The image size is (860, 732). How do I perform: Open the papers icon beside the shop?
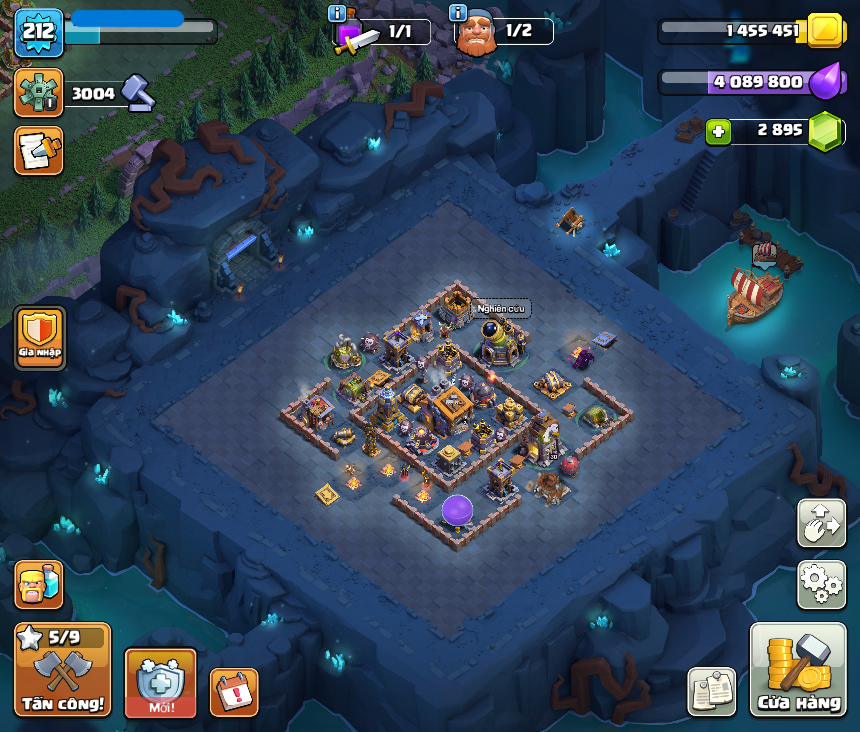click(711, 691)
